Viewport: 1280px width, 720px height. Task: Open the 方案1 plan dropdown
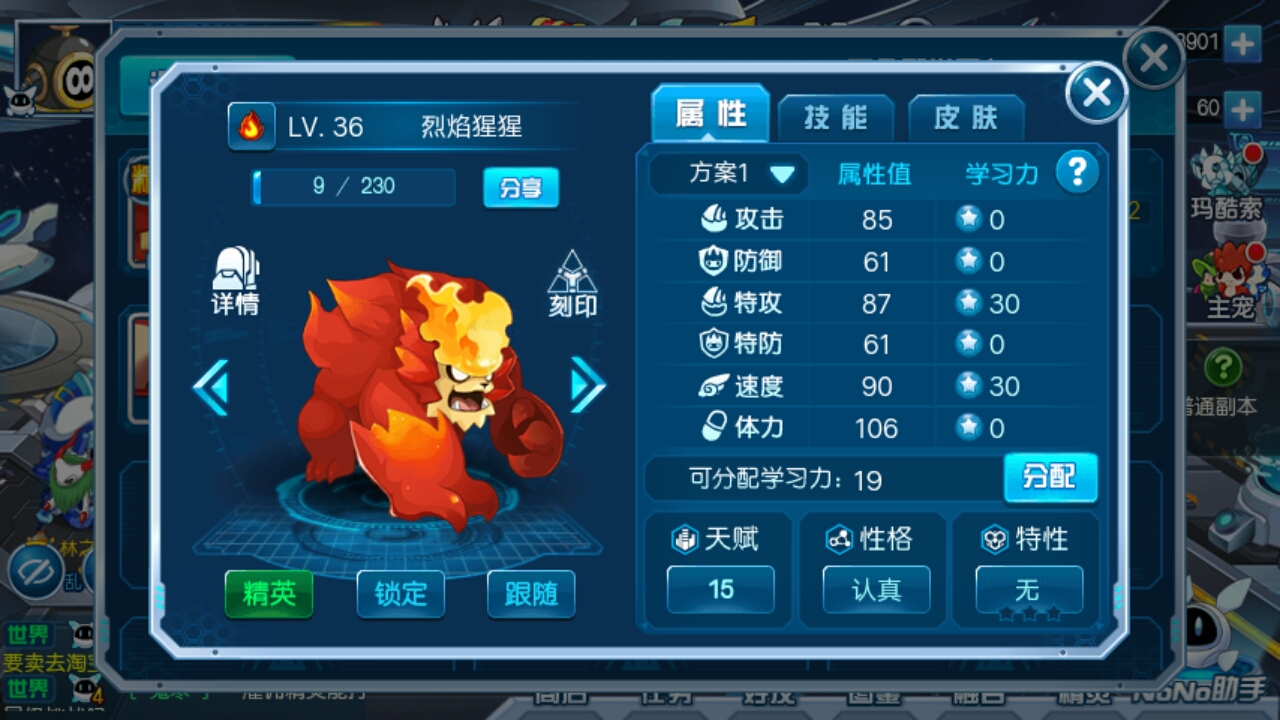click(x=729, y=172)
